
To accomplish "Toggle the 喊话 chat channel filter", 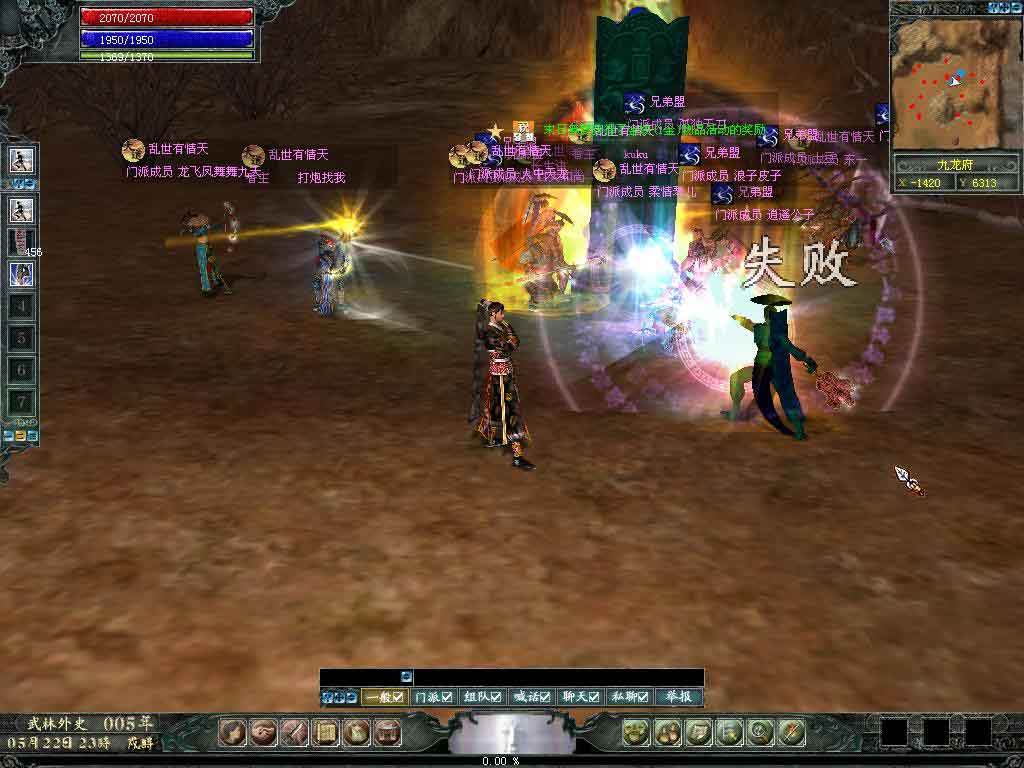I will pos(531,697).
